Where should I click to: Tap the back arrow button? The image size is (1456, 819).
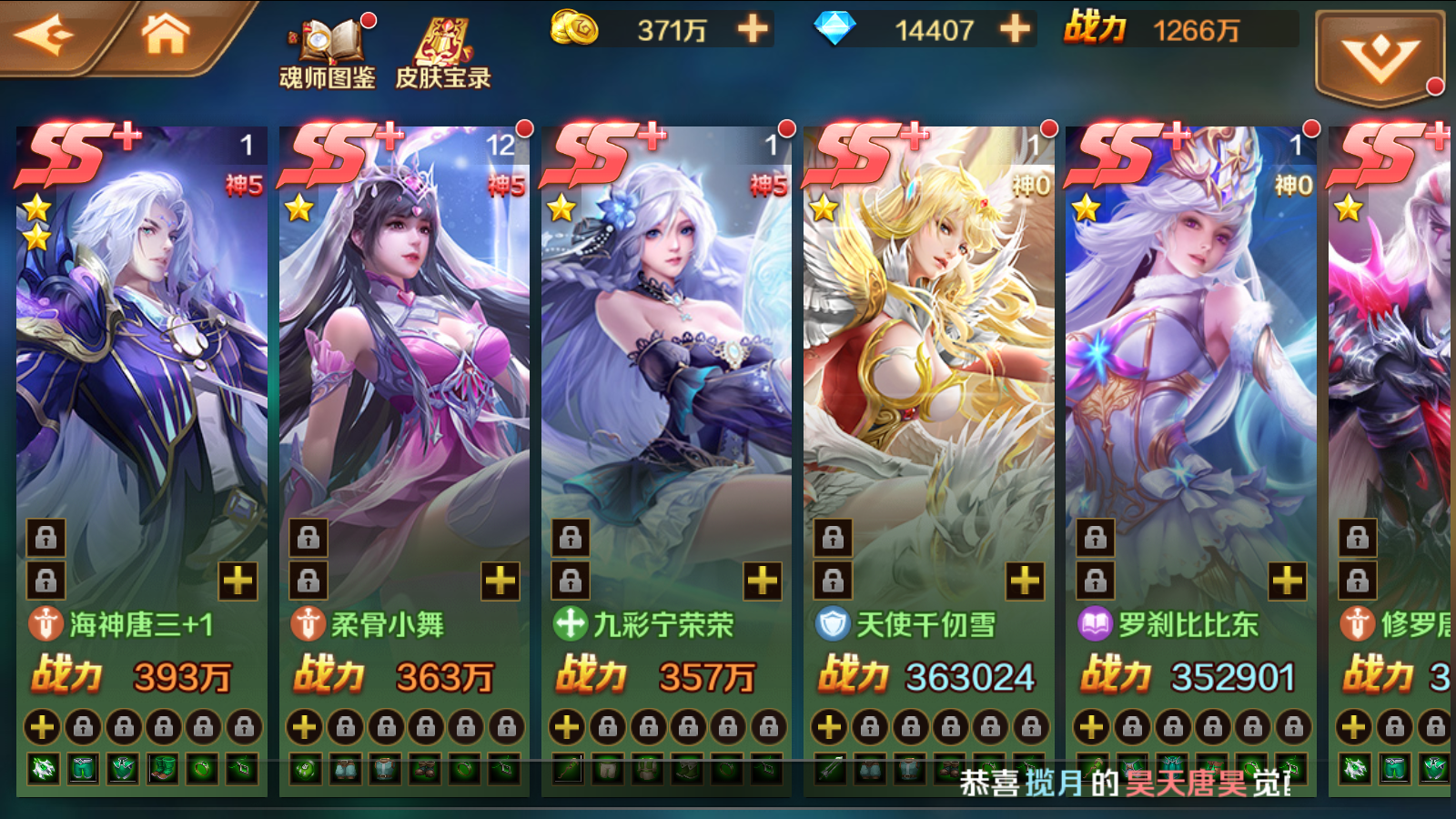click(x=50, y=32)
